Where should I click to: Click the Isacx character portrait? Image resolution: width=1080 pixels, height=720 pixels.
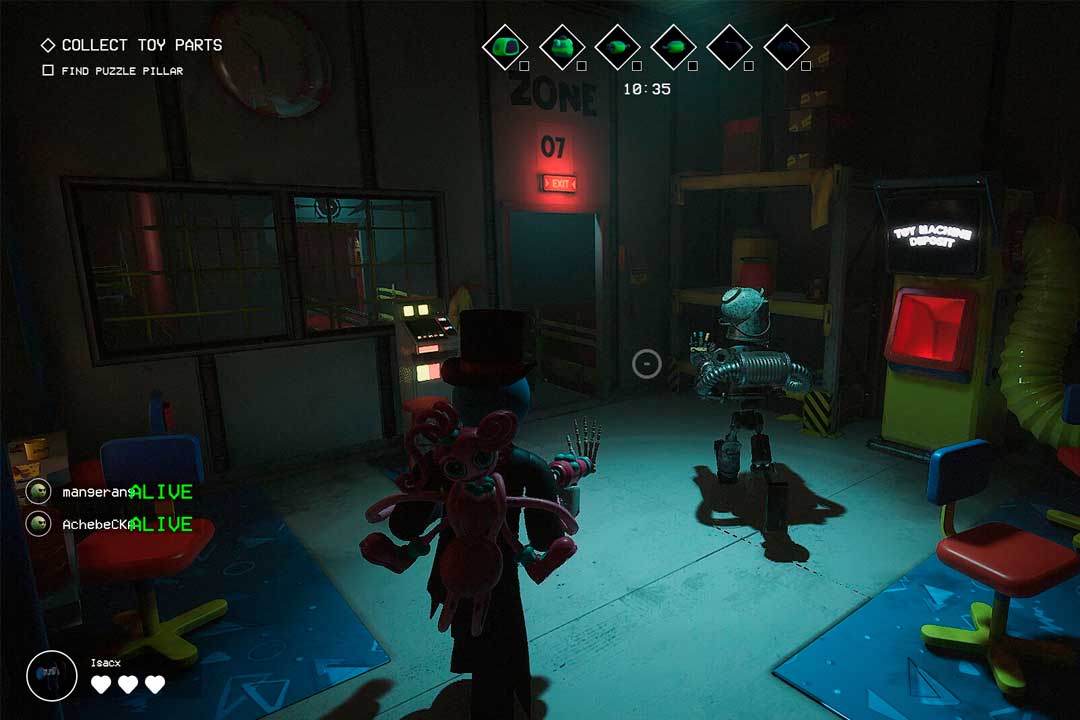(52, 675)
